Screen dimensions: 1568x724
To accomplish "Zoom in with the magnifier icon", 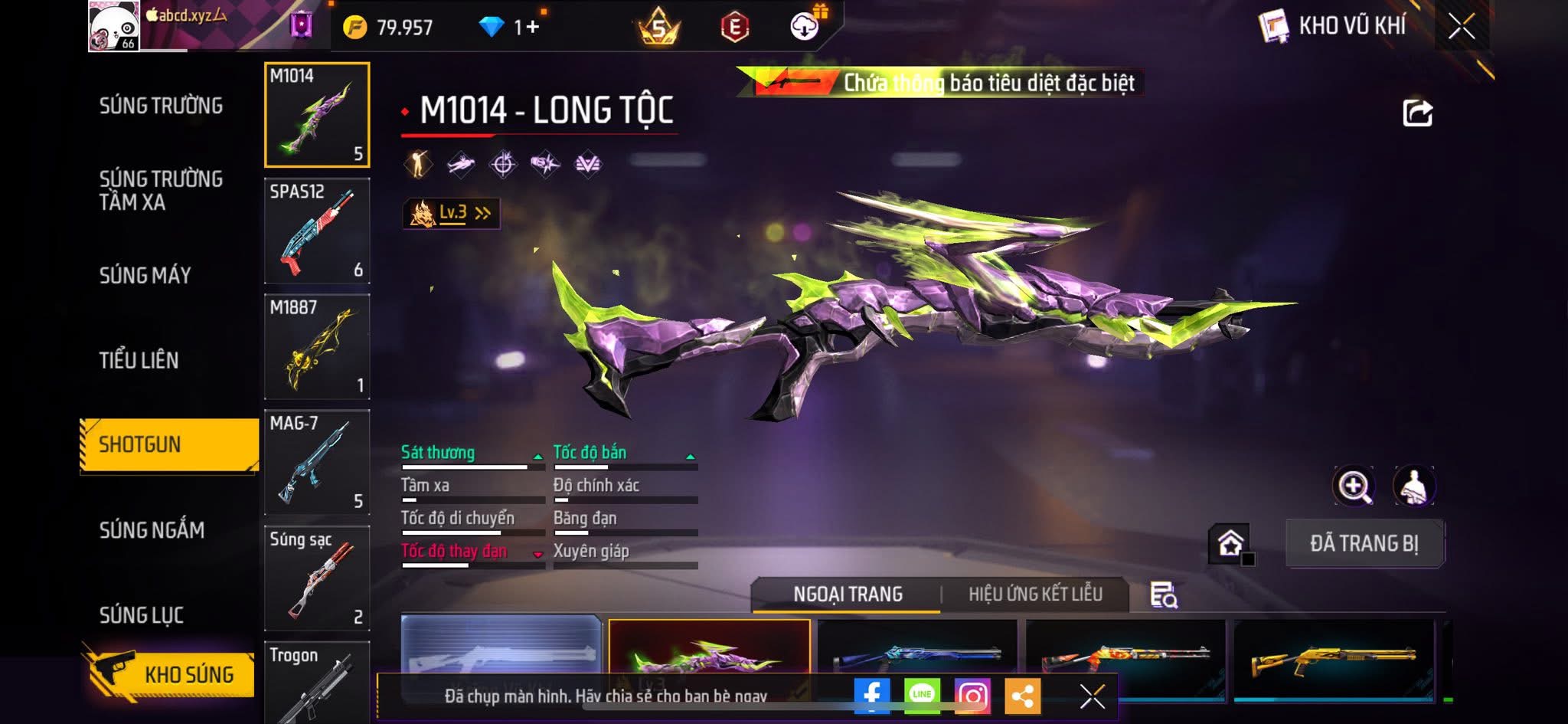I will pyautogui.click(x=1354, y=486).
